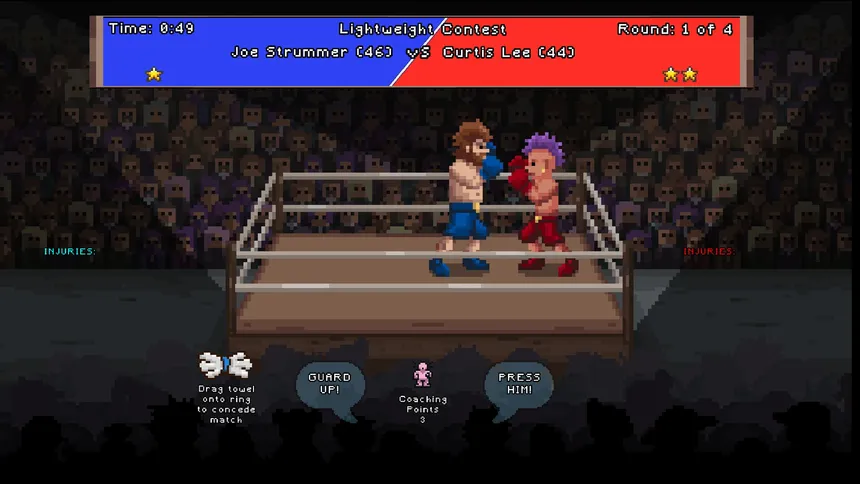Choose the PRESS HIM! speech bubble
The width and height of the screenshot is (860, 484).
519,385
